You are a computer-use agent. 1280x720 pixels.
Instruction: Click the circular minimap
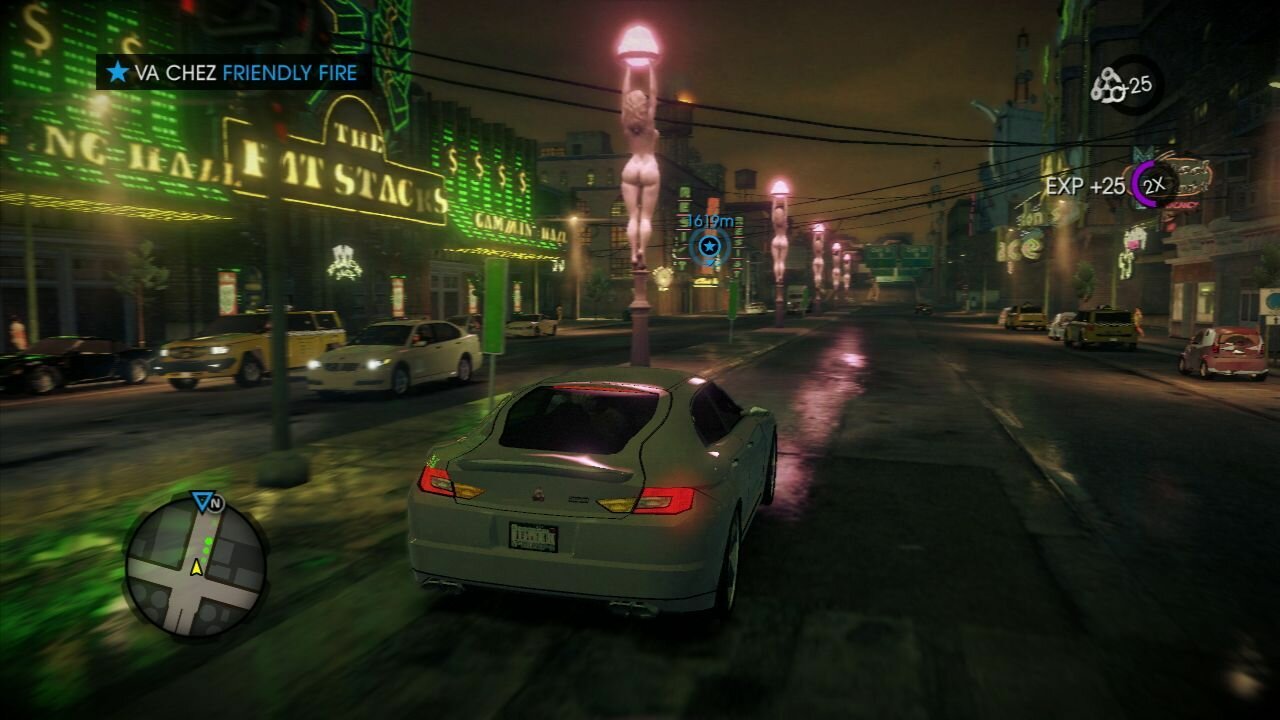coord(195,567)
